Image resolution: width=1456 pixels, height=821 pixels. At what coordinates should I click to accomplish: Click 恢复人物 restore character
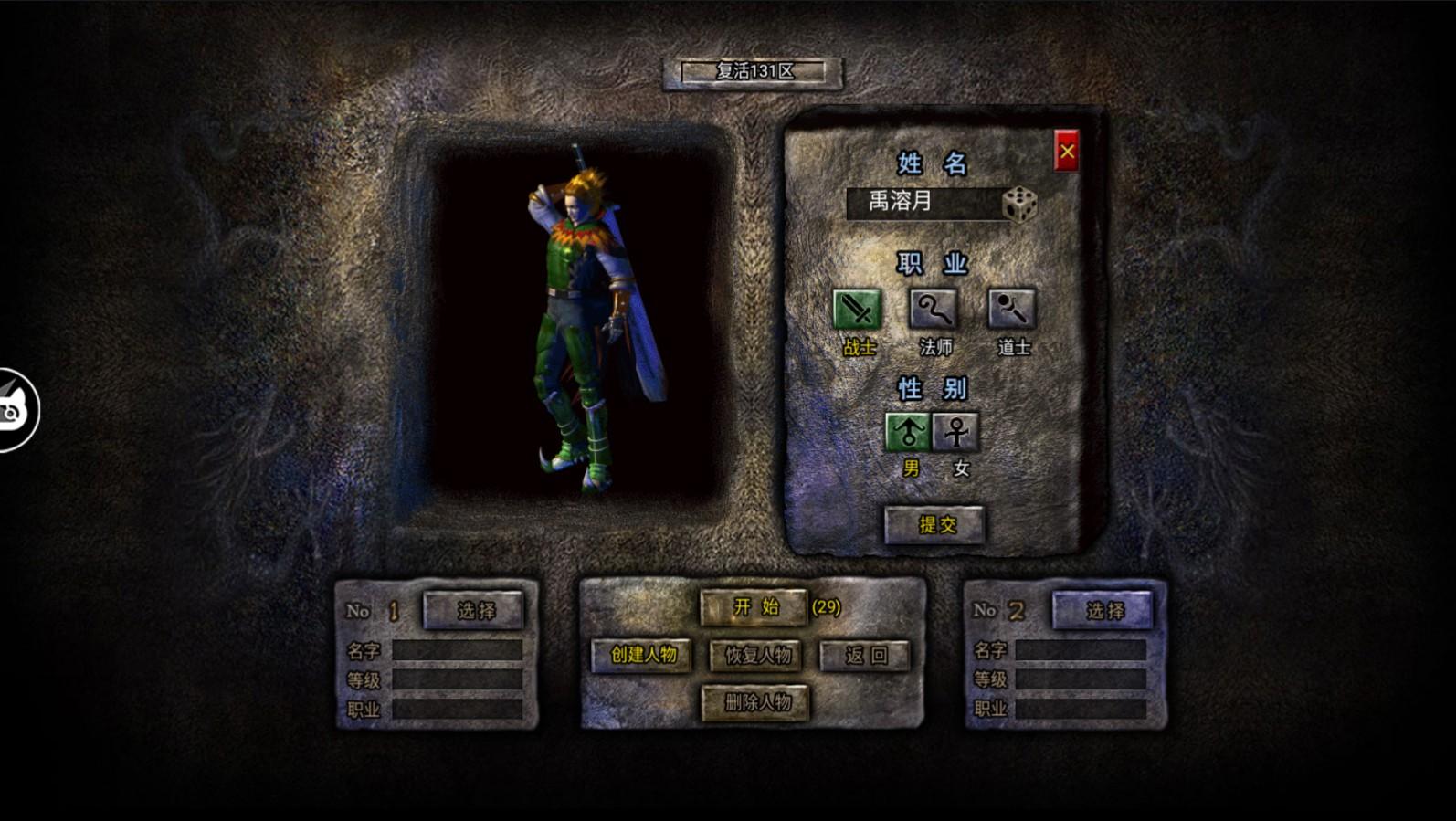(x=756, y=655)
